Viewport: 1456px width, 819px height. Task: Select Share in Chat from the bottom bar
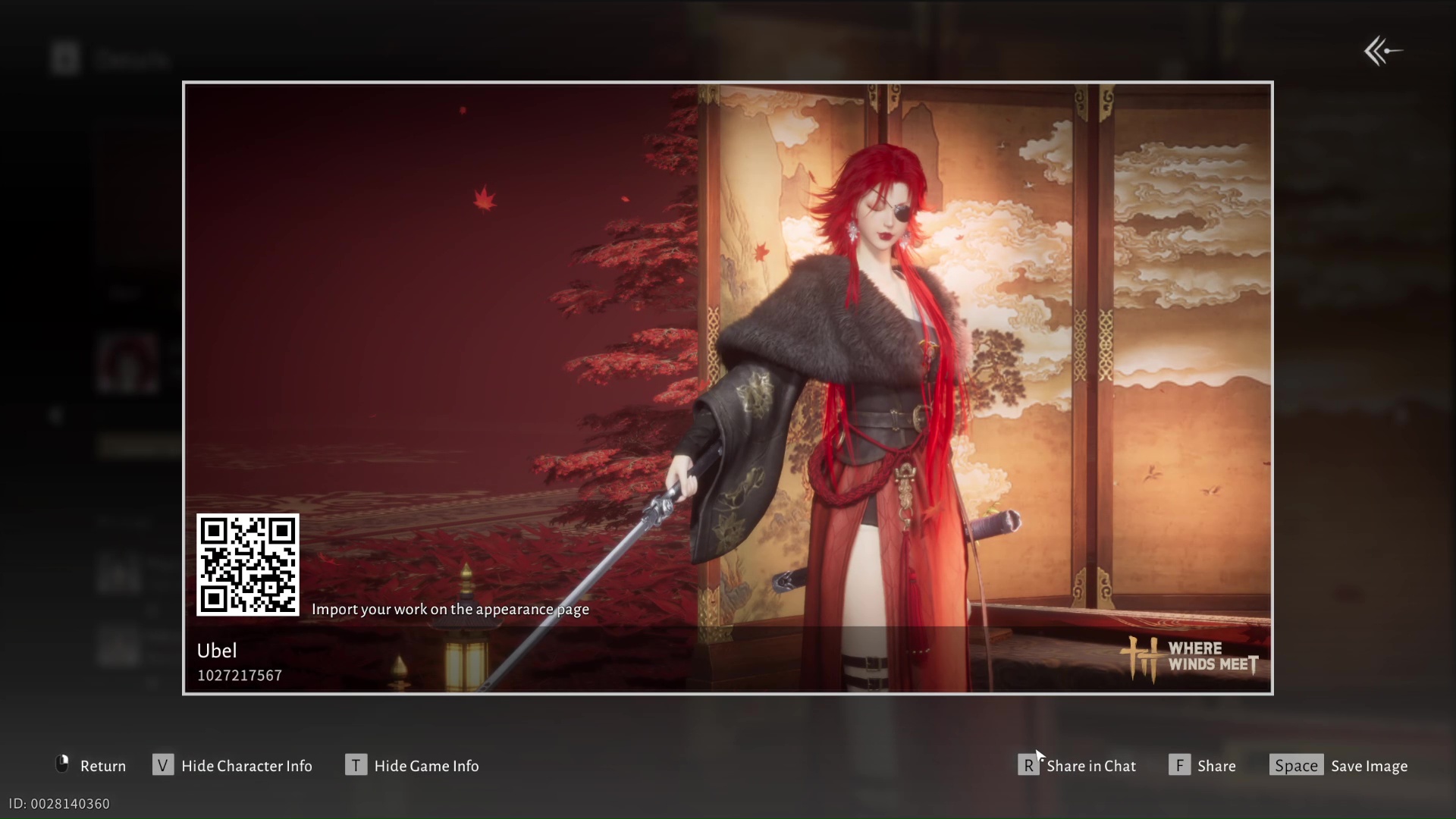1091,765
